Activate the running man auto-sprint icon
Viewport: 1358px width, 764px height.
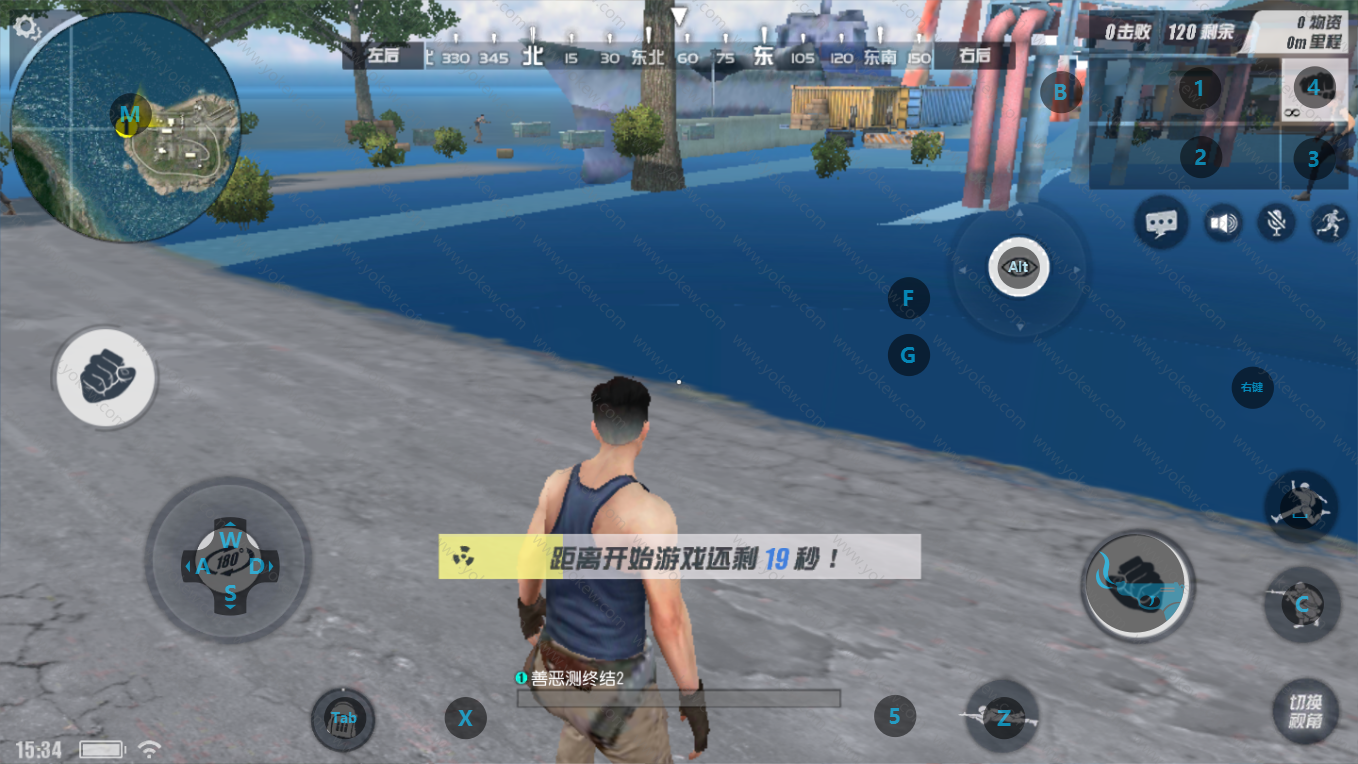(x=1329, y=222)
